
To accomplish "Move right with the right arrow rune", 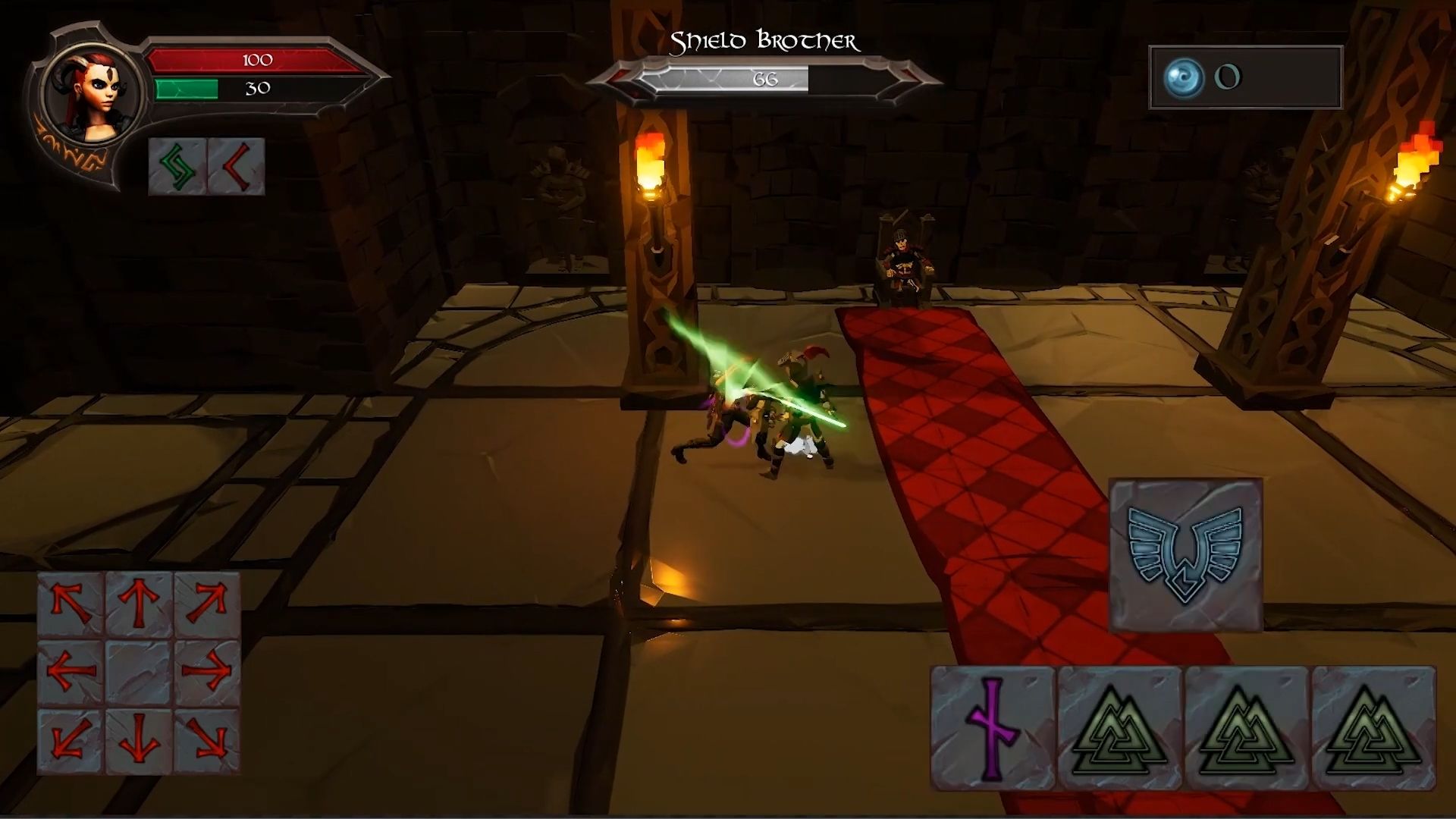I will (x=206, y=671).
